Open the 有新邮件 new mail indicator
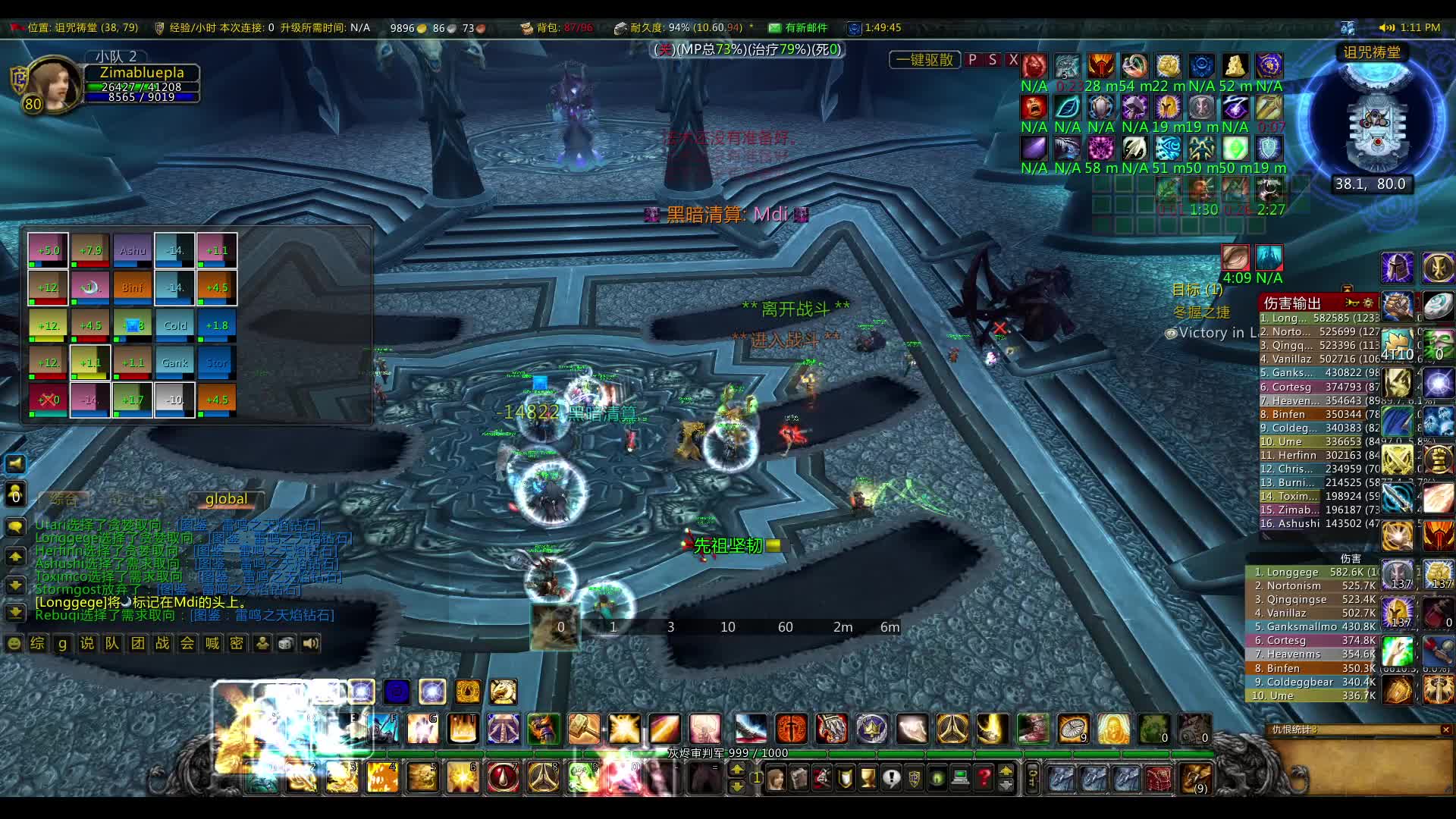The height and width of the screenshot is (819, 1456). (798, 28)
